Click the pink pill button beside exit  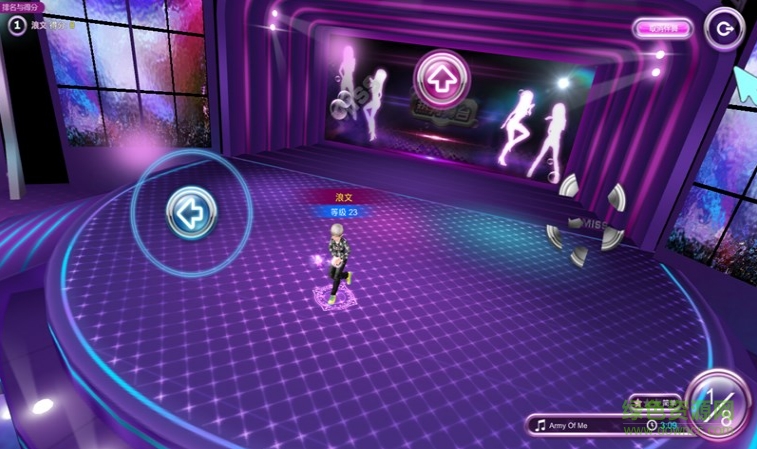point(662,28)
